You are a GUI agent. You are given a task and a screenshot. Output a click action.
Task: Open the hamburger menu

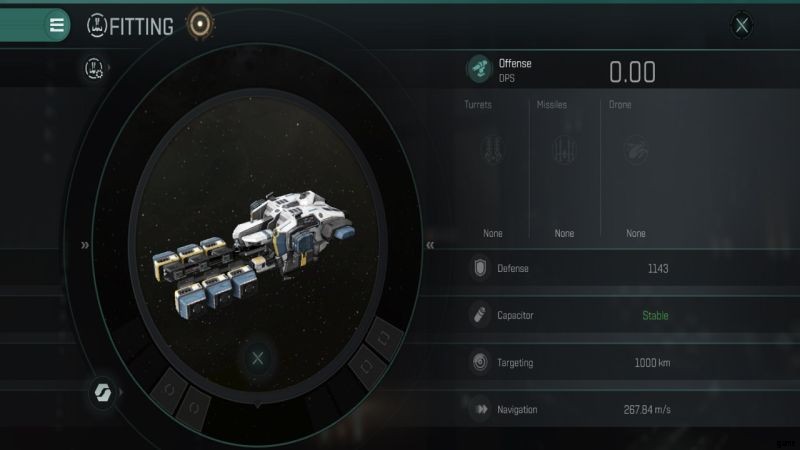pyautogui.click(x=57, y=25)
